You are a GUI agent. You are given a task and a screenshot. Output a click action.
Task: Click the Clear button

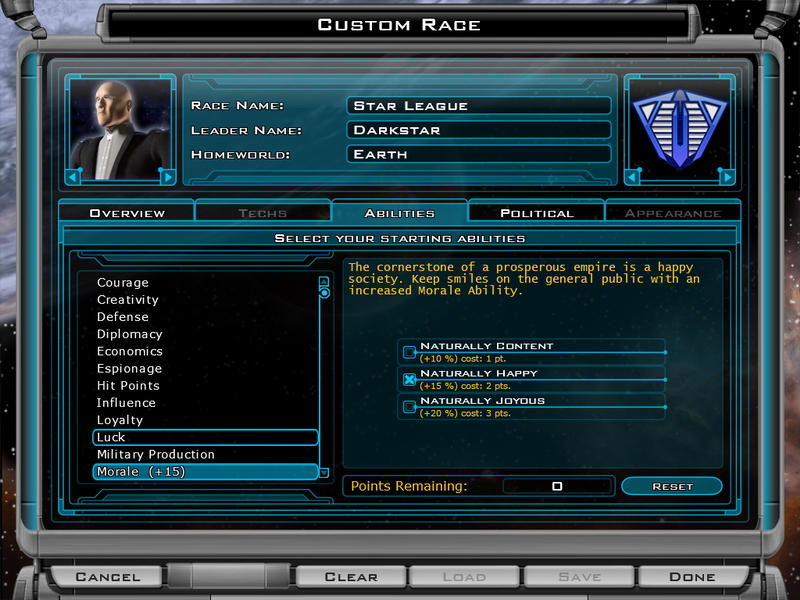pyautogui.click(x=351, y=576)
